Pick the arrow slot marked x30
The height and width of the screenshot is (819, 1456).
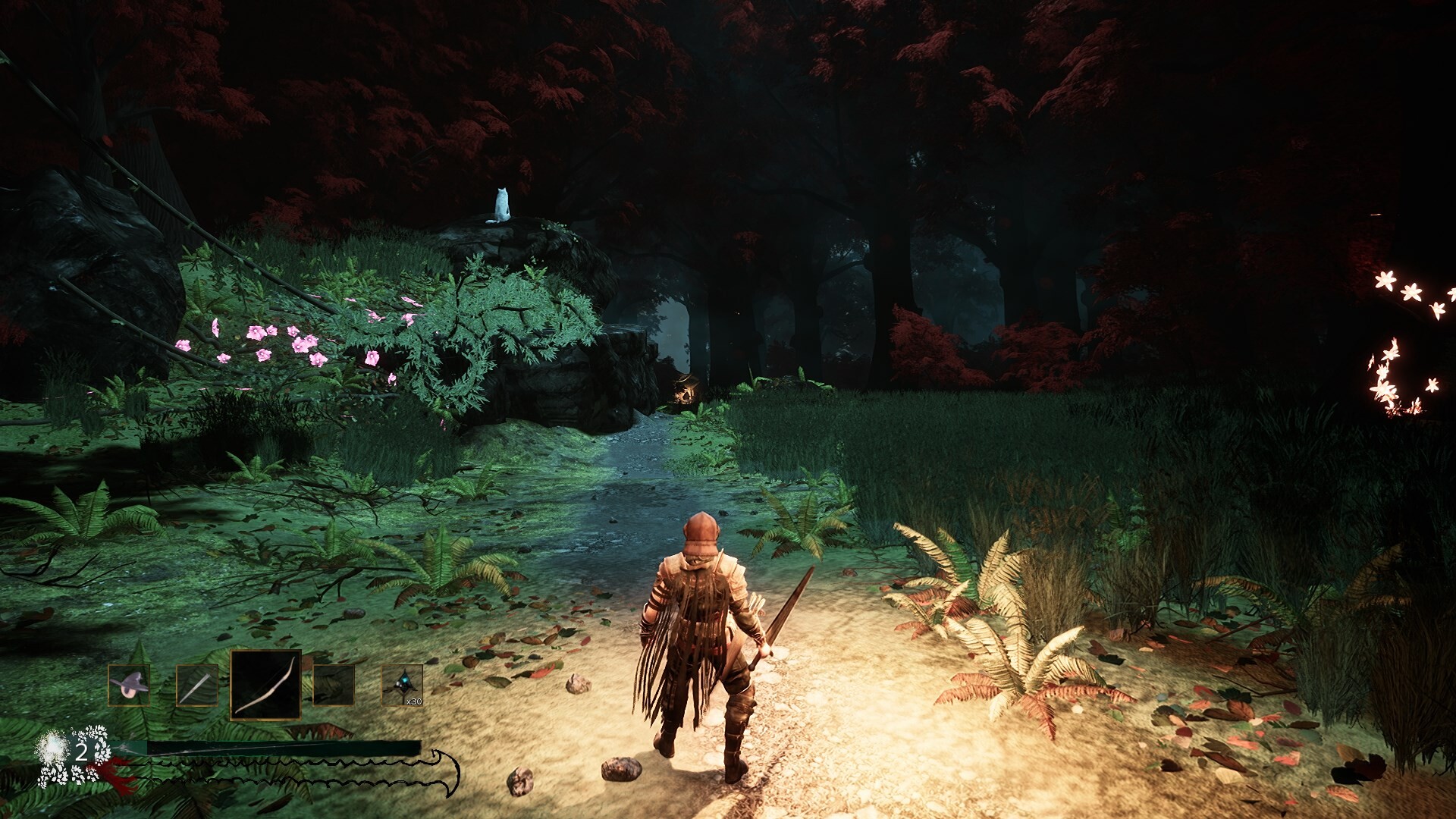(x=403, y=685)
